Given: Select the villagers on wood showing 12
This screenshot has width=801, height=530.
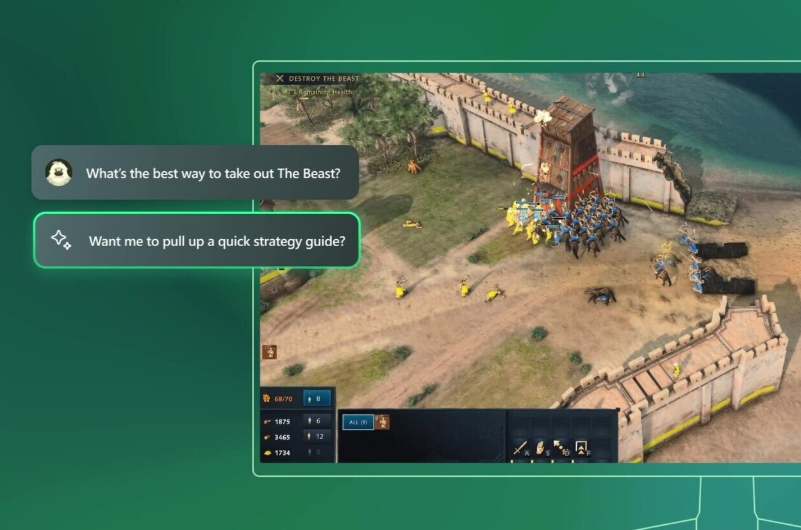Looking at the screenshot, I should click(317, 437).
